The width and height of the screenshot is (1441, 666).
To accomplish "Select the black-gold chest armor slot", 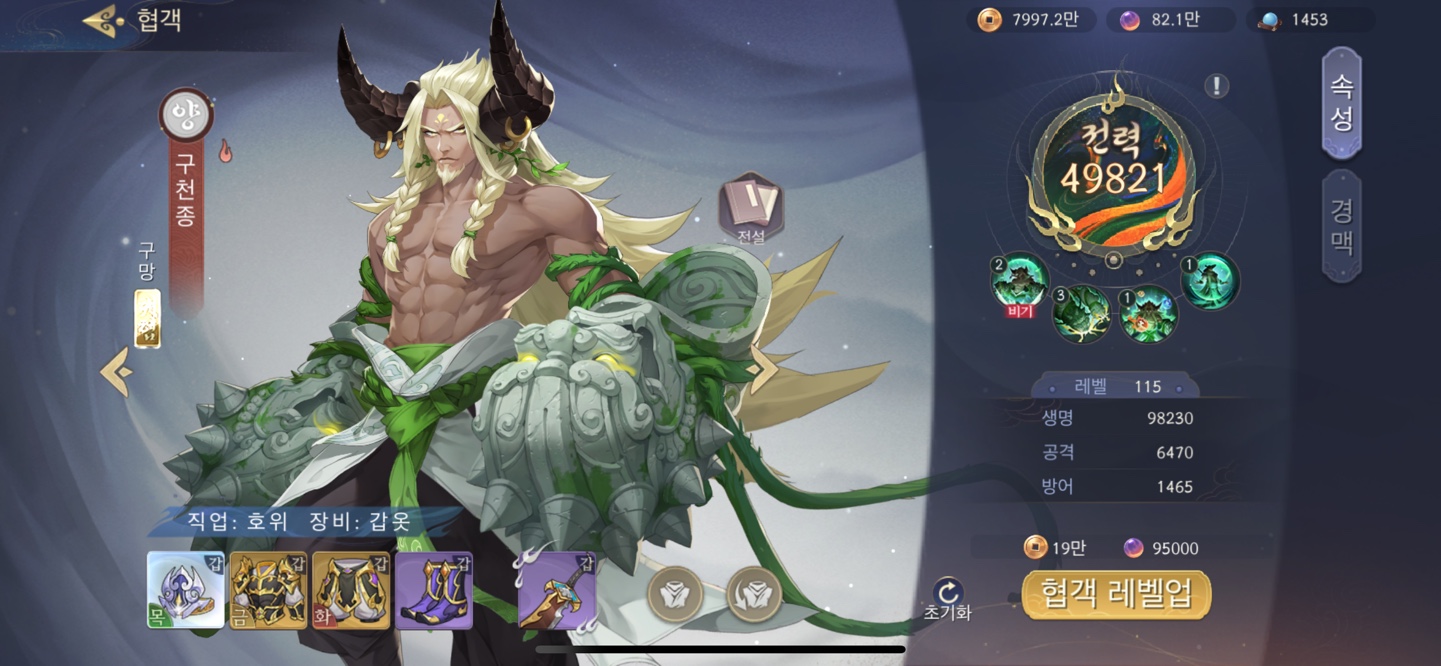I will [269, 590].
